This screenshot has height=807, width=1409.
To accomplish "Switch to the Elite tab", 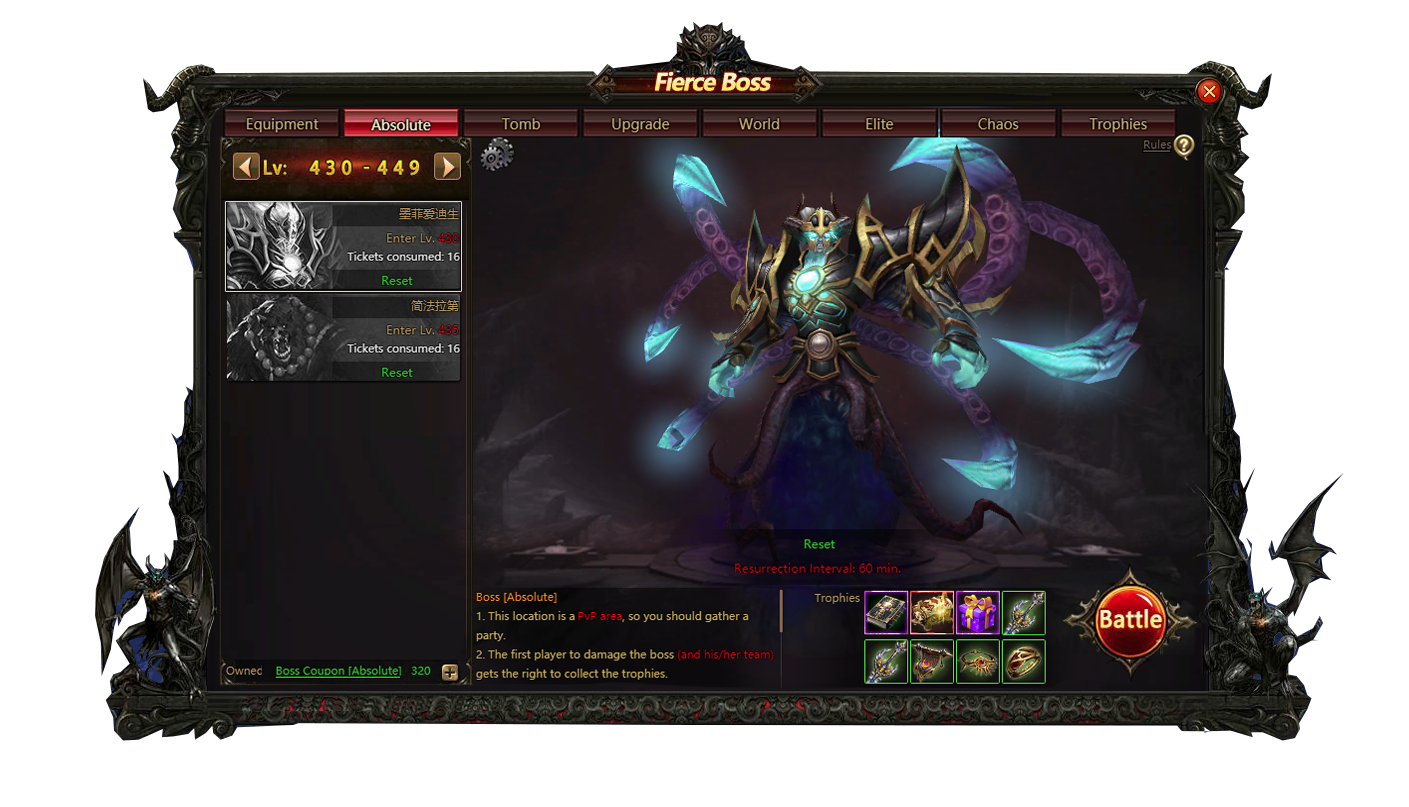I will tap(879, 124).
